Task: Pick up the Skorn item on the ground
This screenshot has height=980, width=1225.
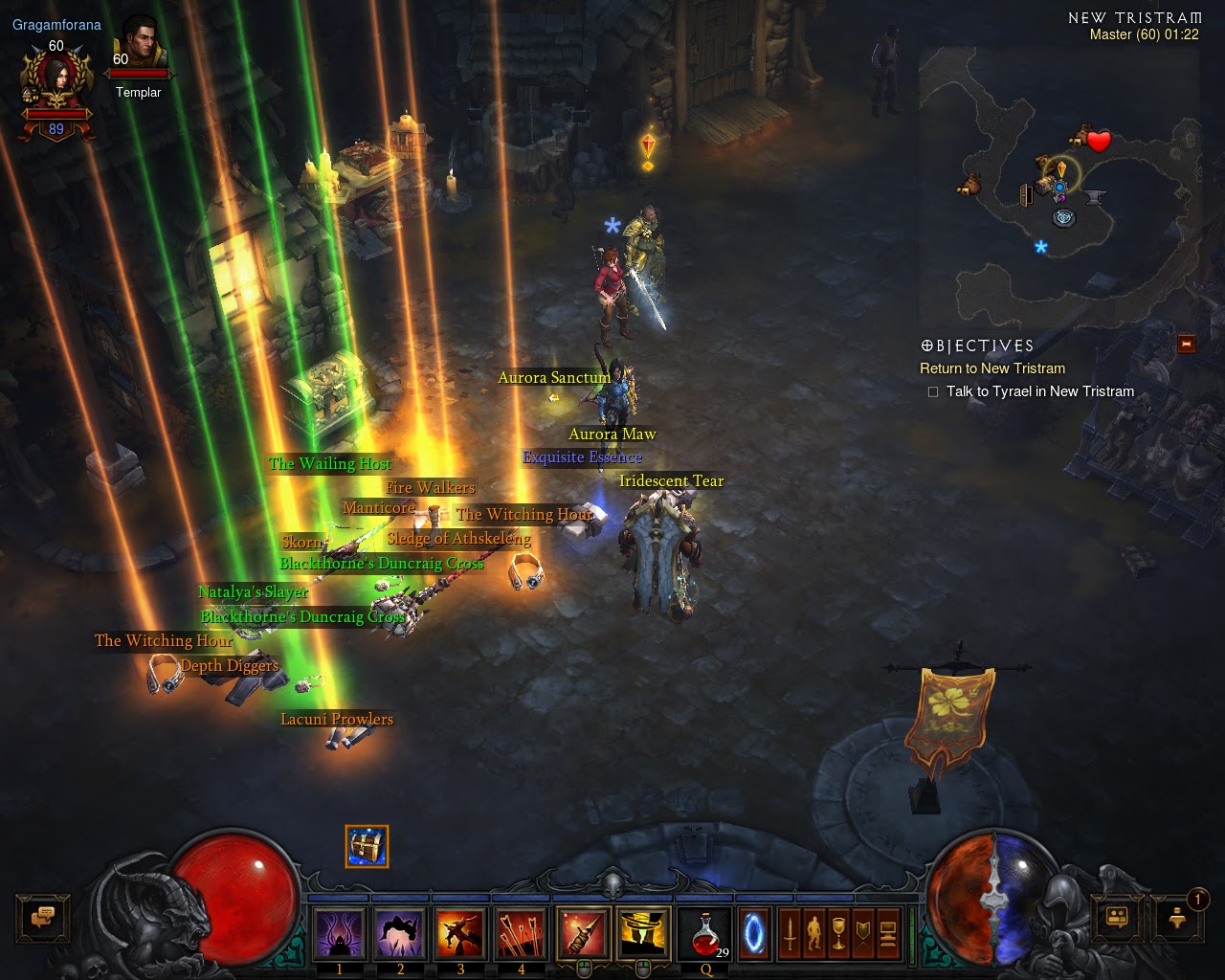Action: coord(301,541)
